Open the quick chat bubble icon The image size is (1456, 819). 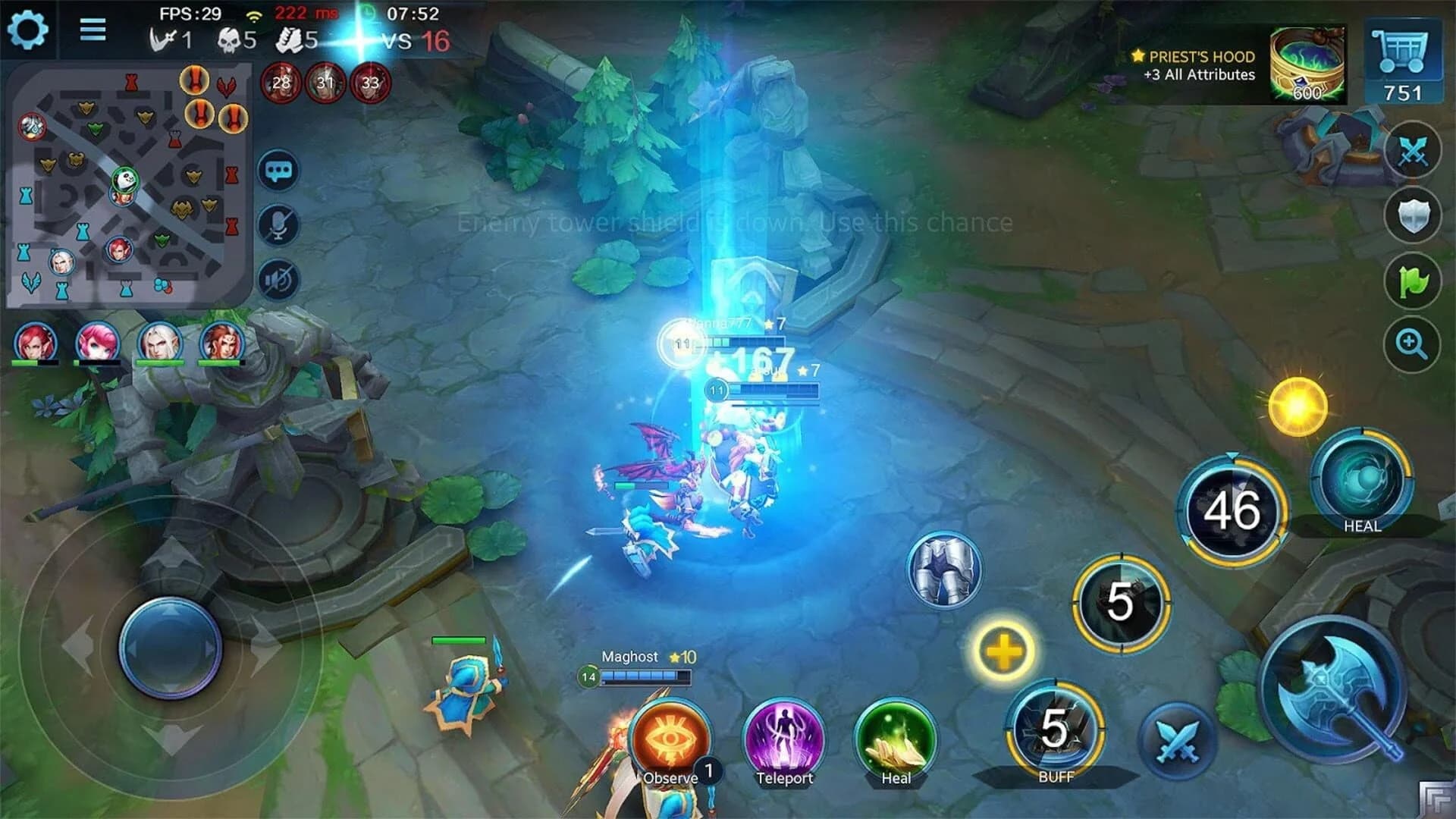[x=280, y=170]
